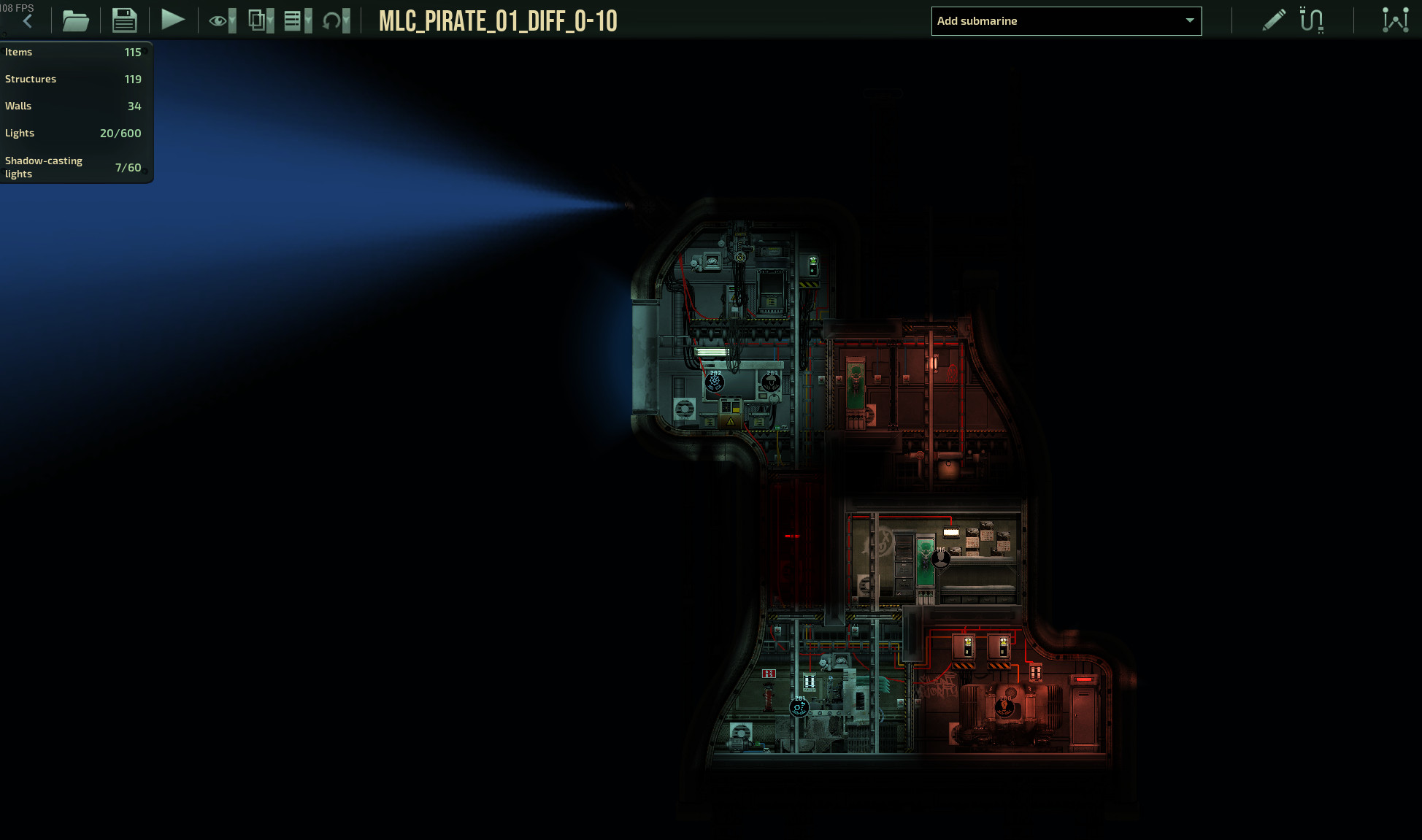Viewport: 1422px width, 840px height.
Task: Open the eye visibility options dropdown
Action: click(222, 20)
